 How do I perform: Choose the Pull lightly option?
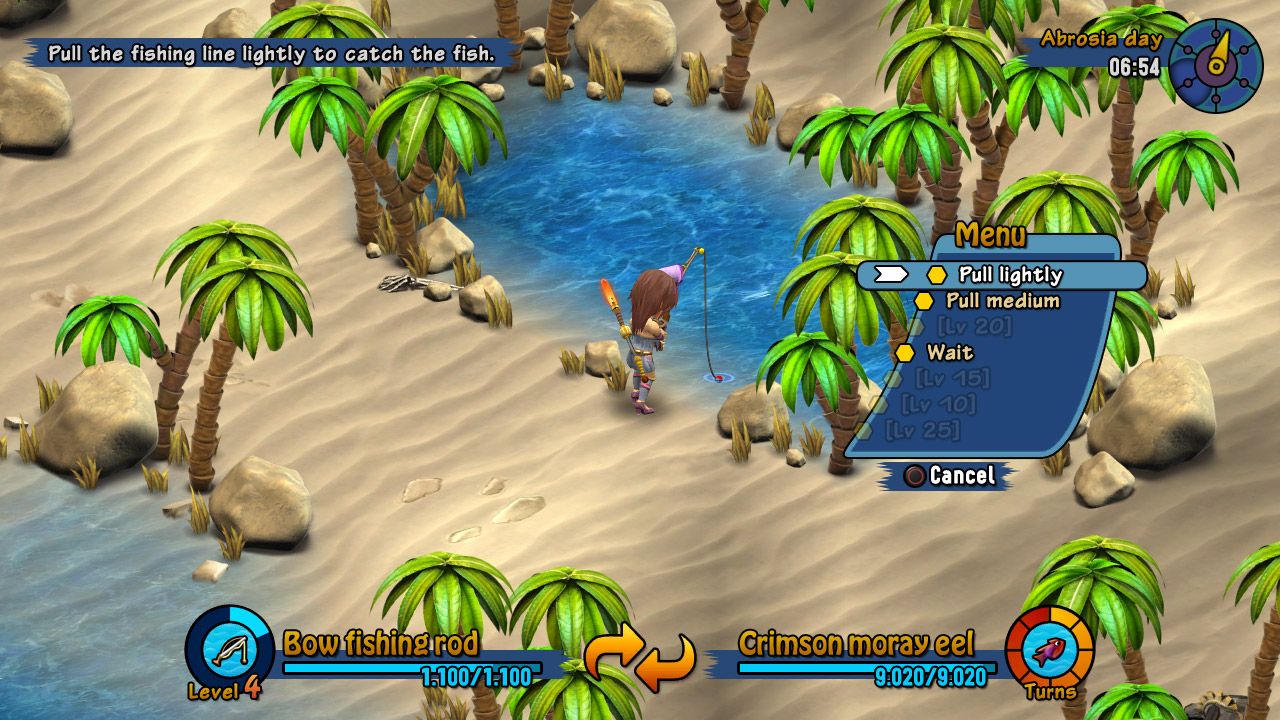point(1009,275)
